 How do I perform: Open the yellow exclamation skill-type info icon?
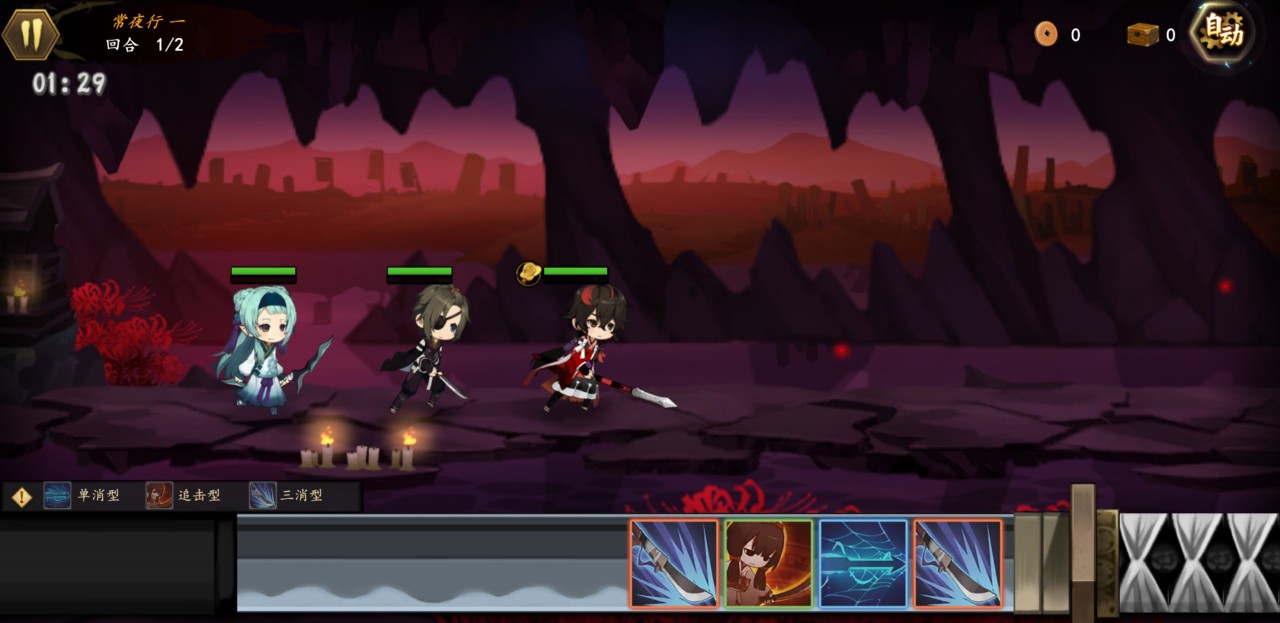(x=22, y=496)
